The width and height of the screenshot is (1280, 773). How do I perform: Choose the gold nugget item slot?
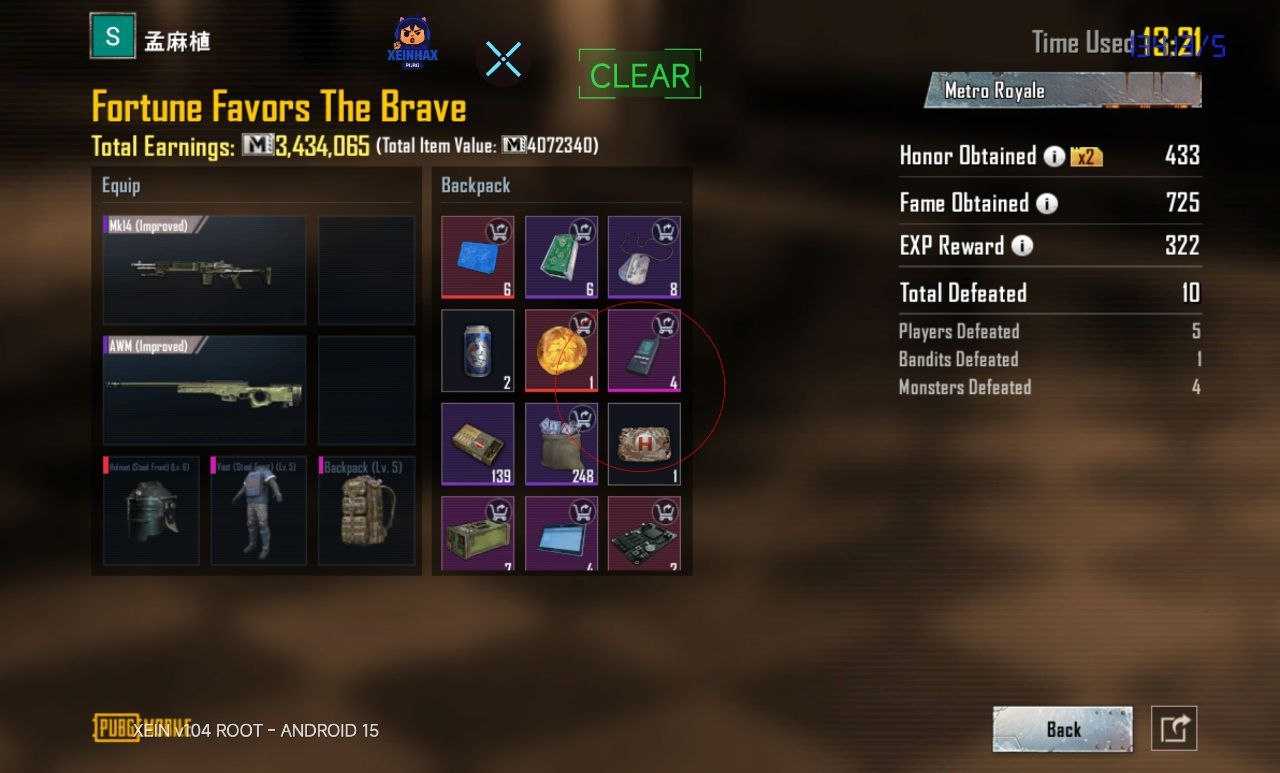click(x=561, y=350)
